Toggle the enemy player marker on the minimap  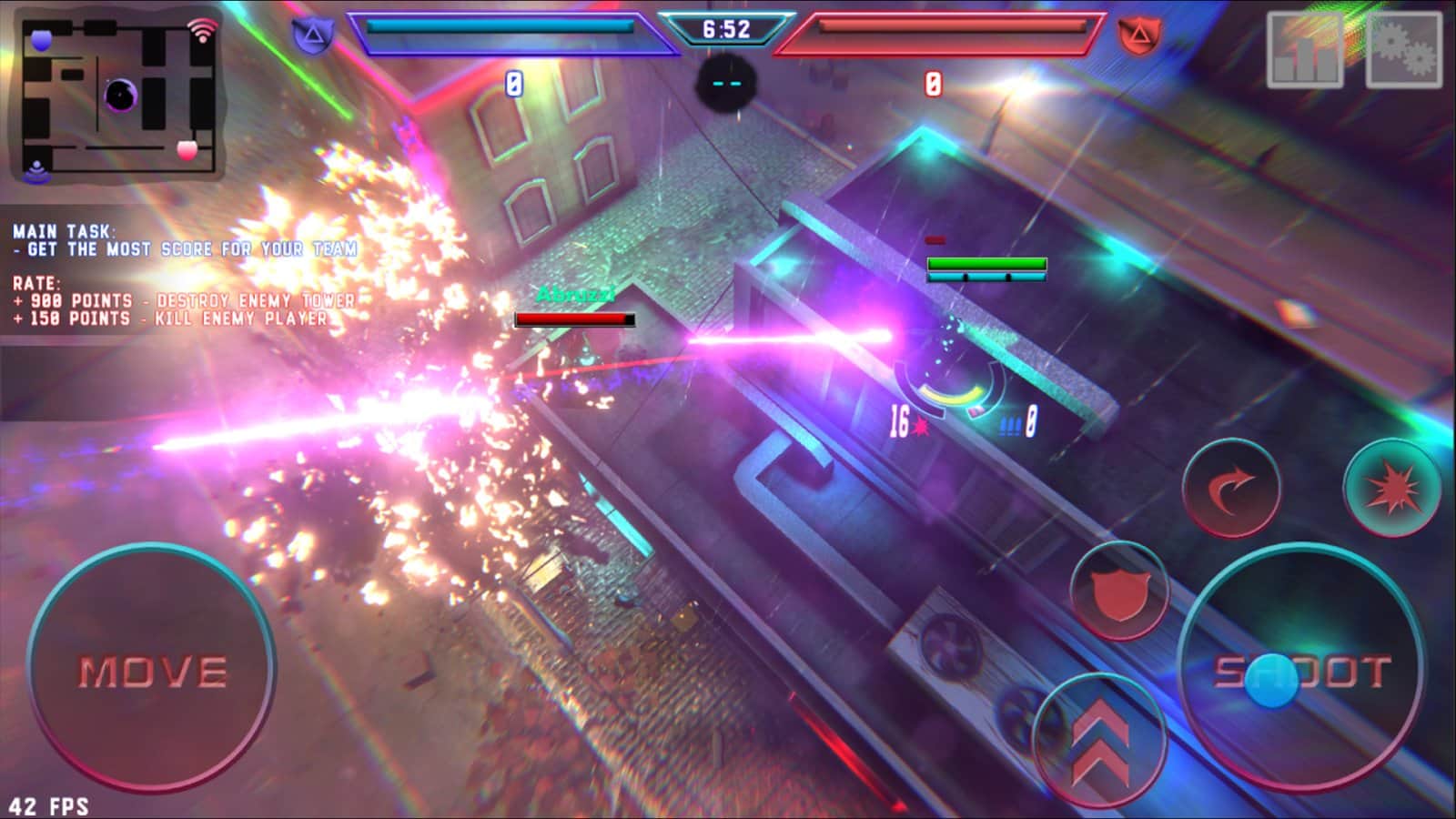tap(188, 150)
